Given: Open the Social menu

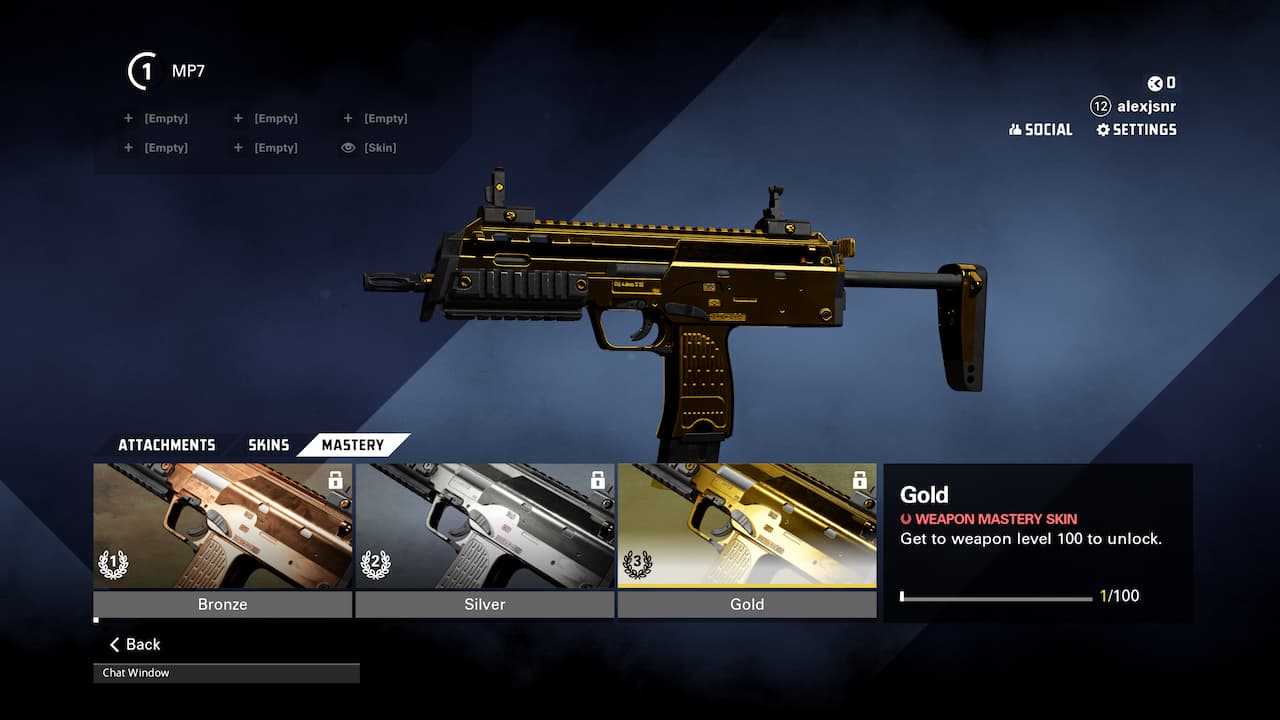Looking at the screenshot, I should tap(1040, 130).
